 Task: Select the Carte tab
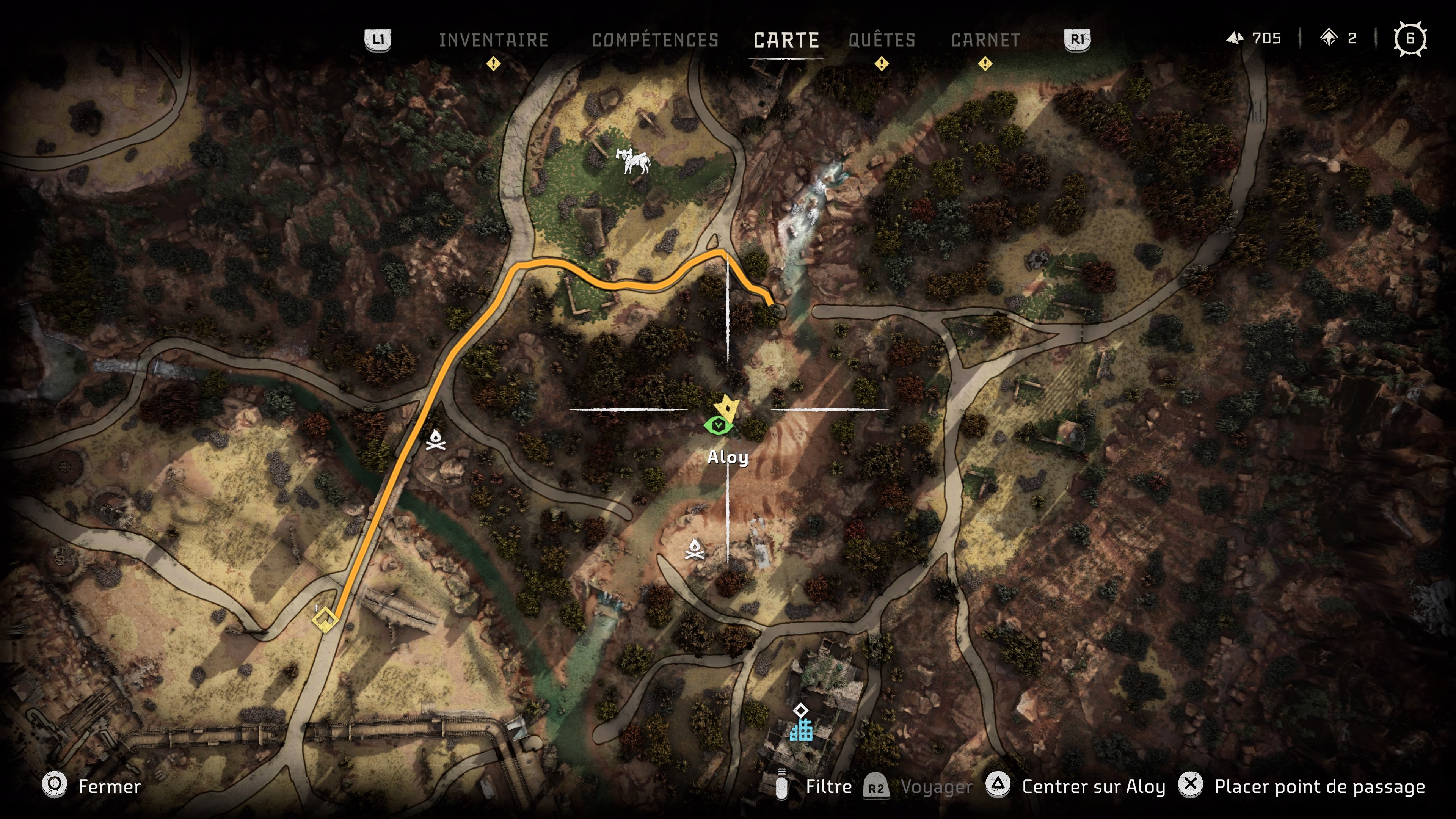pyautogui.click(x=786, y=40)
